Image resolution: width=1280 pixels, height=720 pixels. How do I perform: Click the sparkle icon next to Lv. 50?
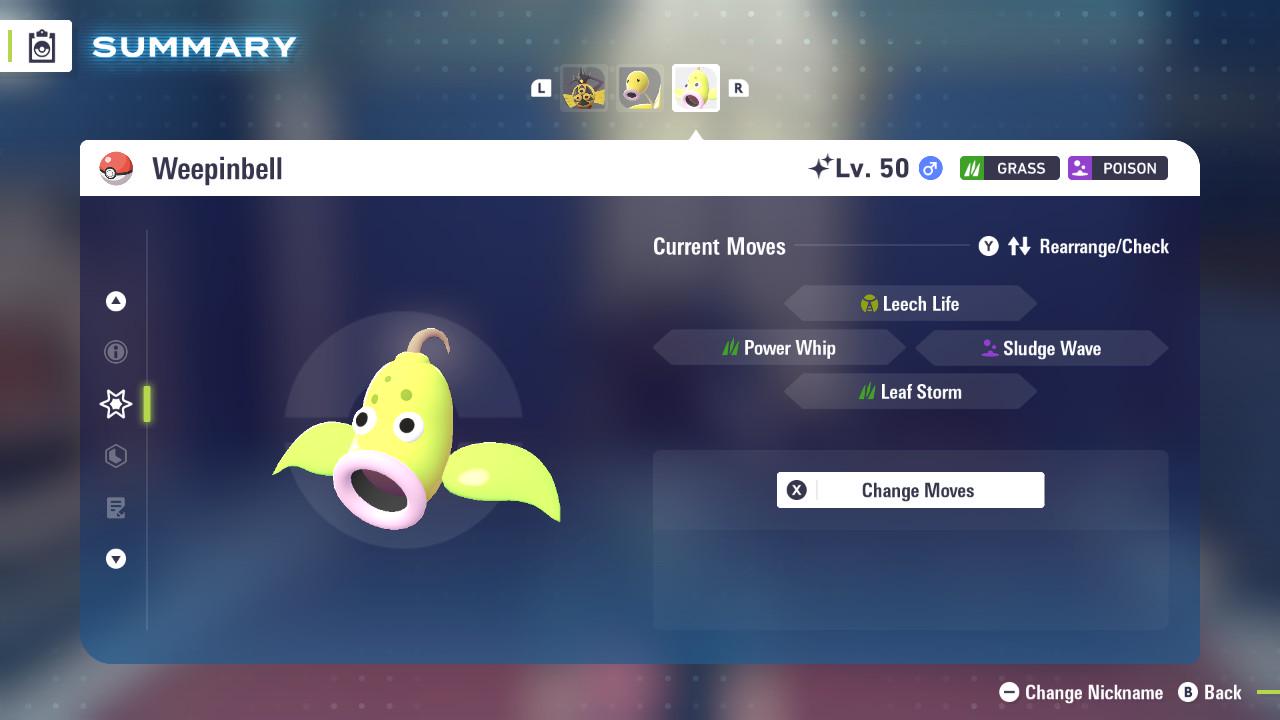pyautogui.click(x=822, y=167)
